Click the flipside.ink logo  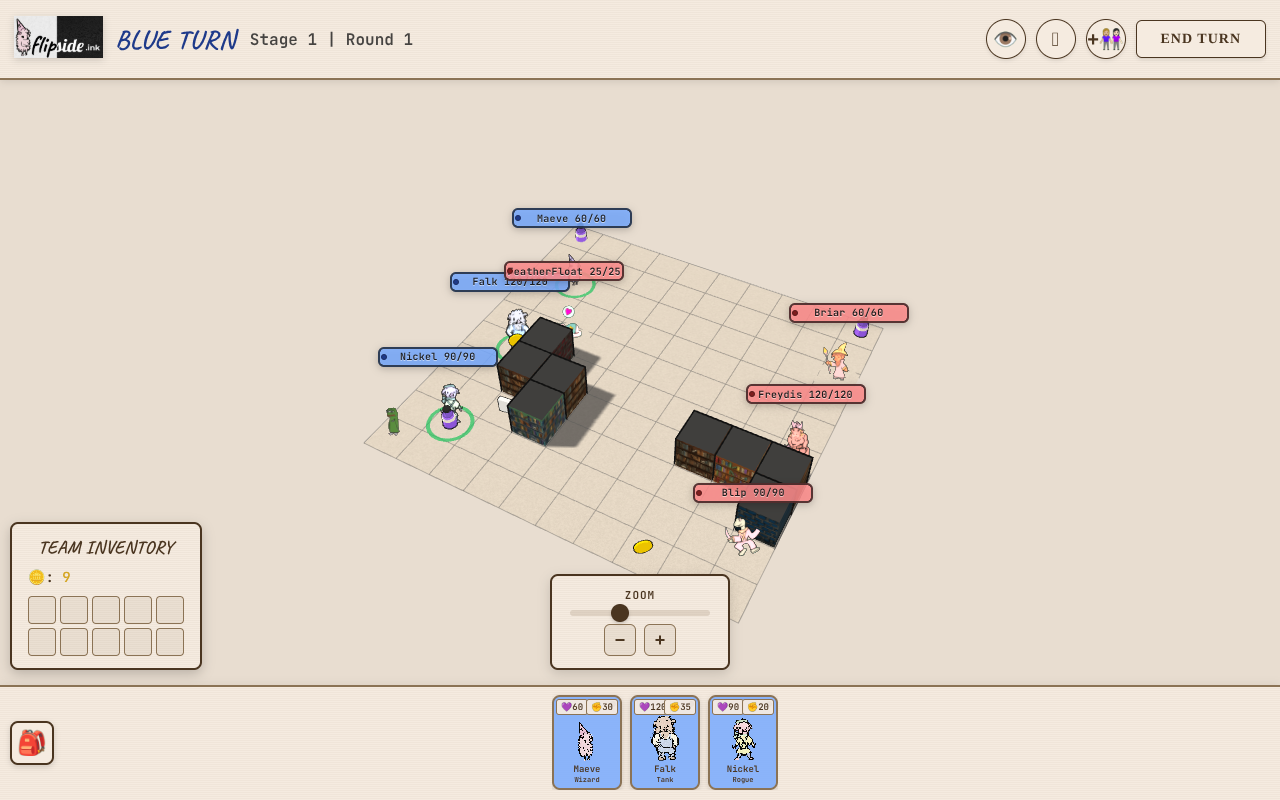pyautogui.click(x=59, y=37)
